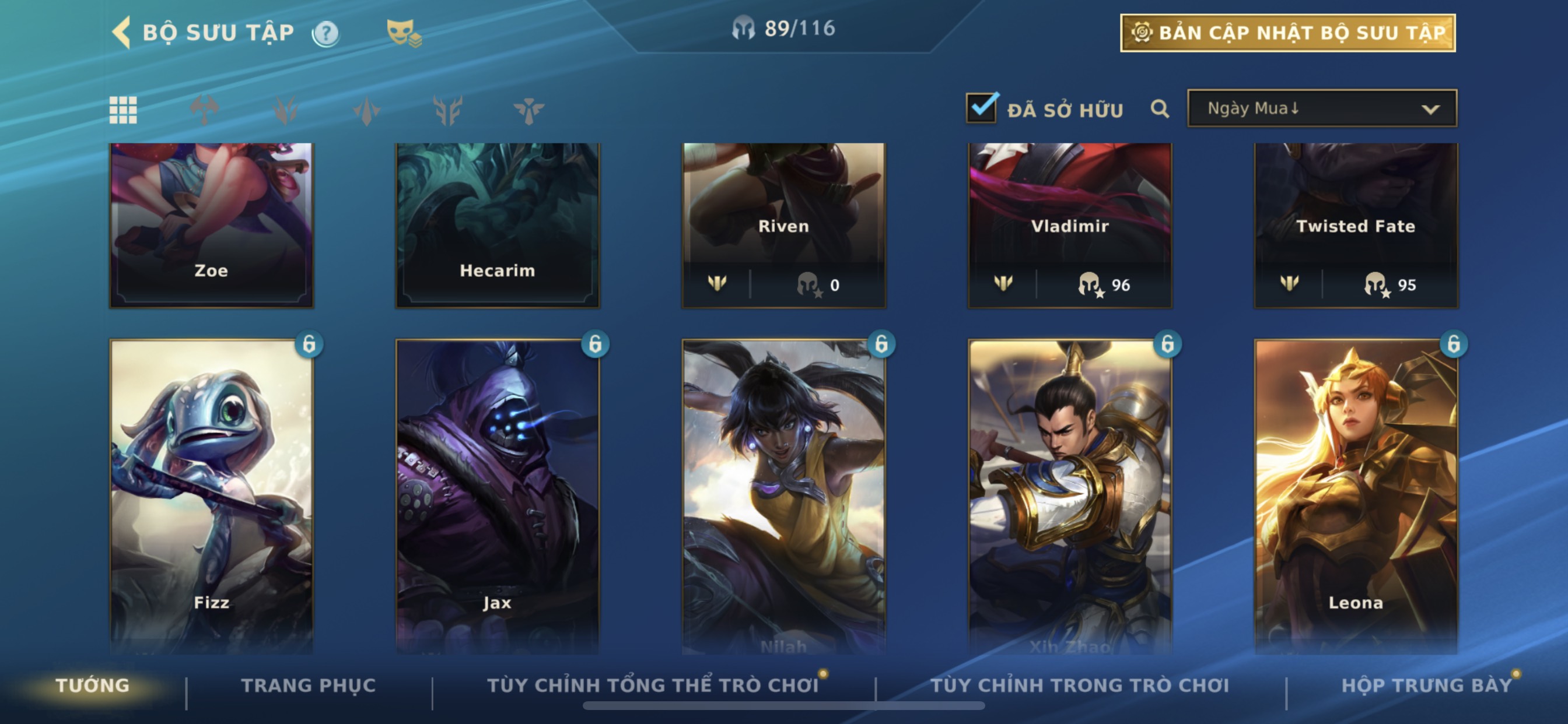Click the golden mask and coins icon

coord(404,33)
